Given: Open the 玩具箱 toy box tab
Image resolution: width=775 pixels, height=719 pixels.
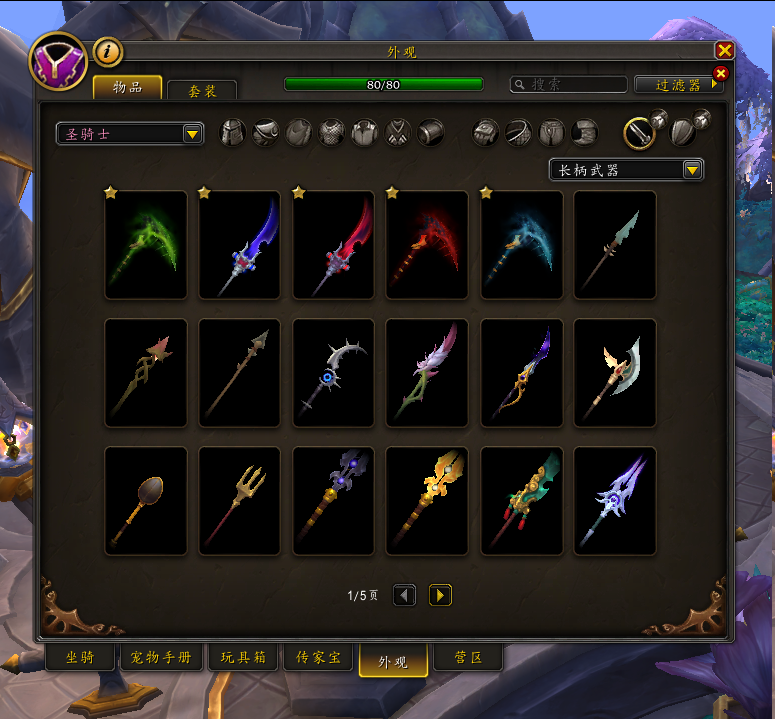Looking at the screenshot, I should [243, 658].
